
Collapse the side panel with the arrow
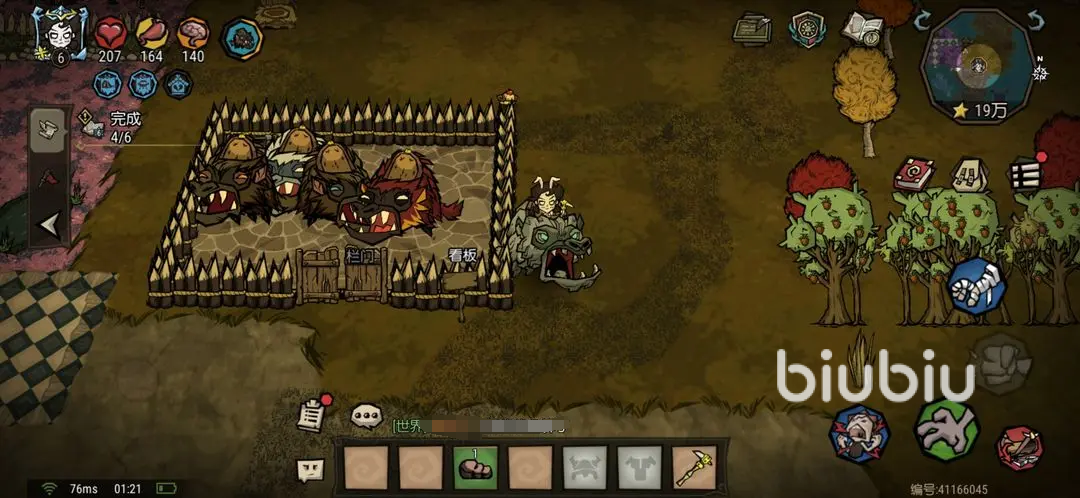[49, 226]
